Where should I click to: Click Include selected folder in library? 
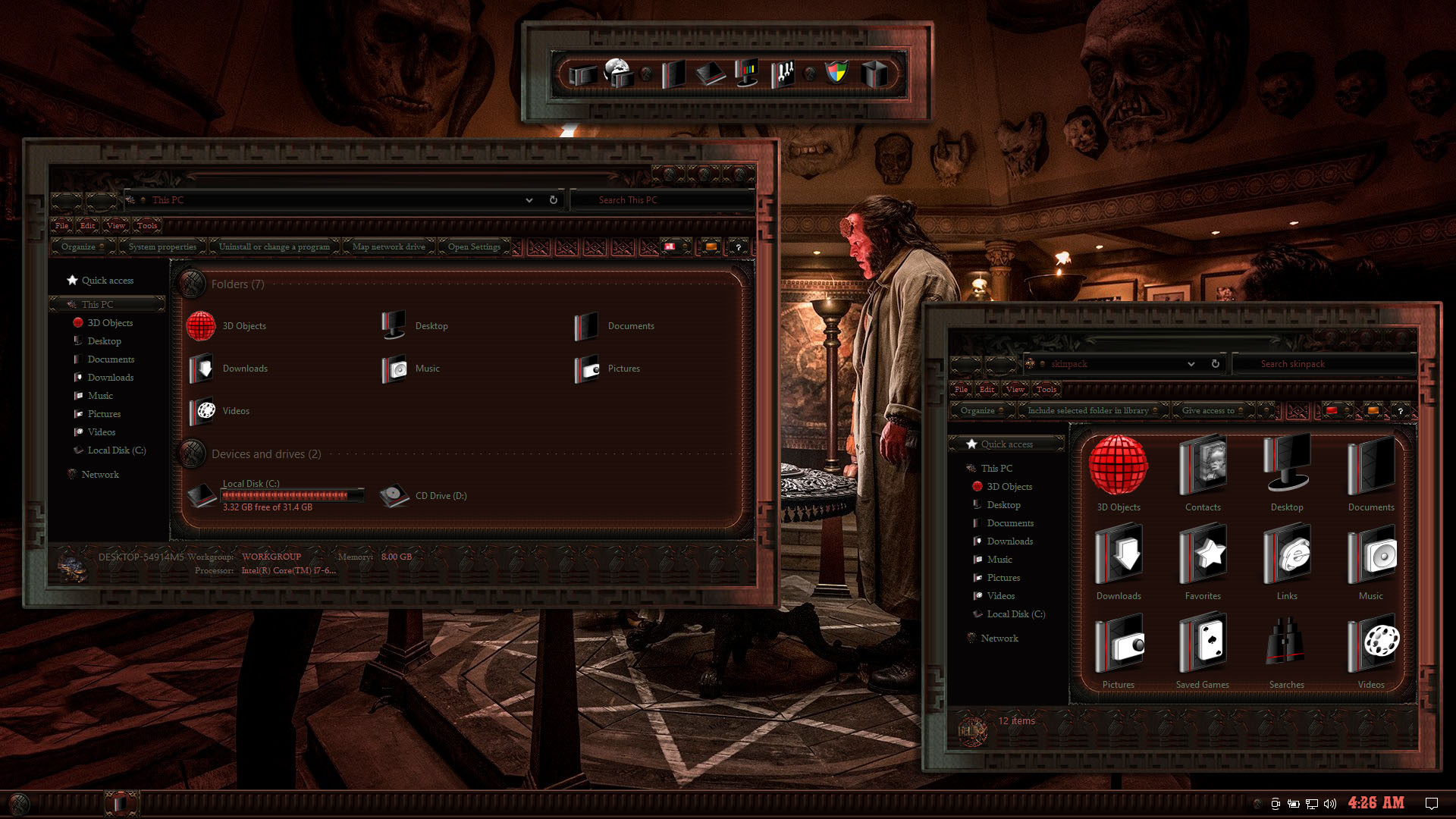coord(1088,410)
